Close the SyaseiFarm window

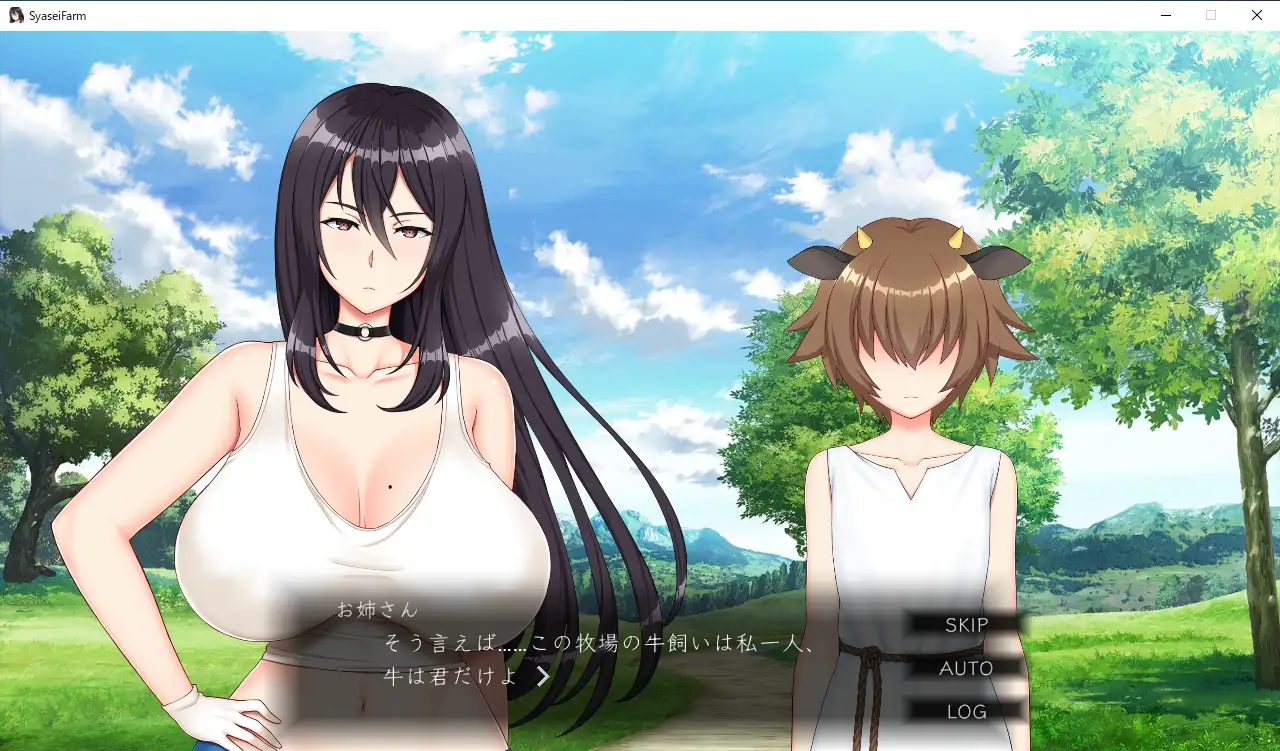click(x=1256, y=15)
